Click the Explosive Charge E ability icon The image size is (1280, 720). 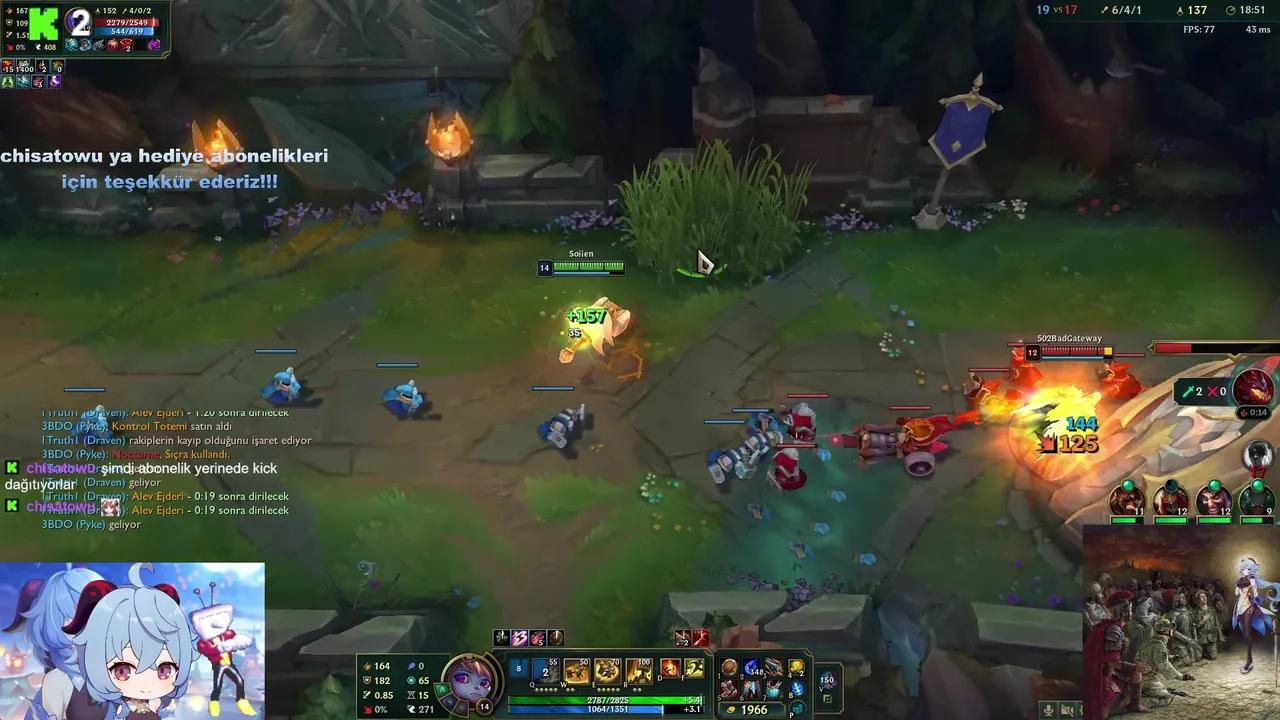[x=608, y=672]
